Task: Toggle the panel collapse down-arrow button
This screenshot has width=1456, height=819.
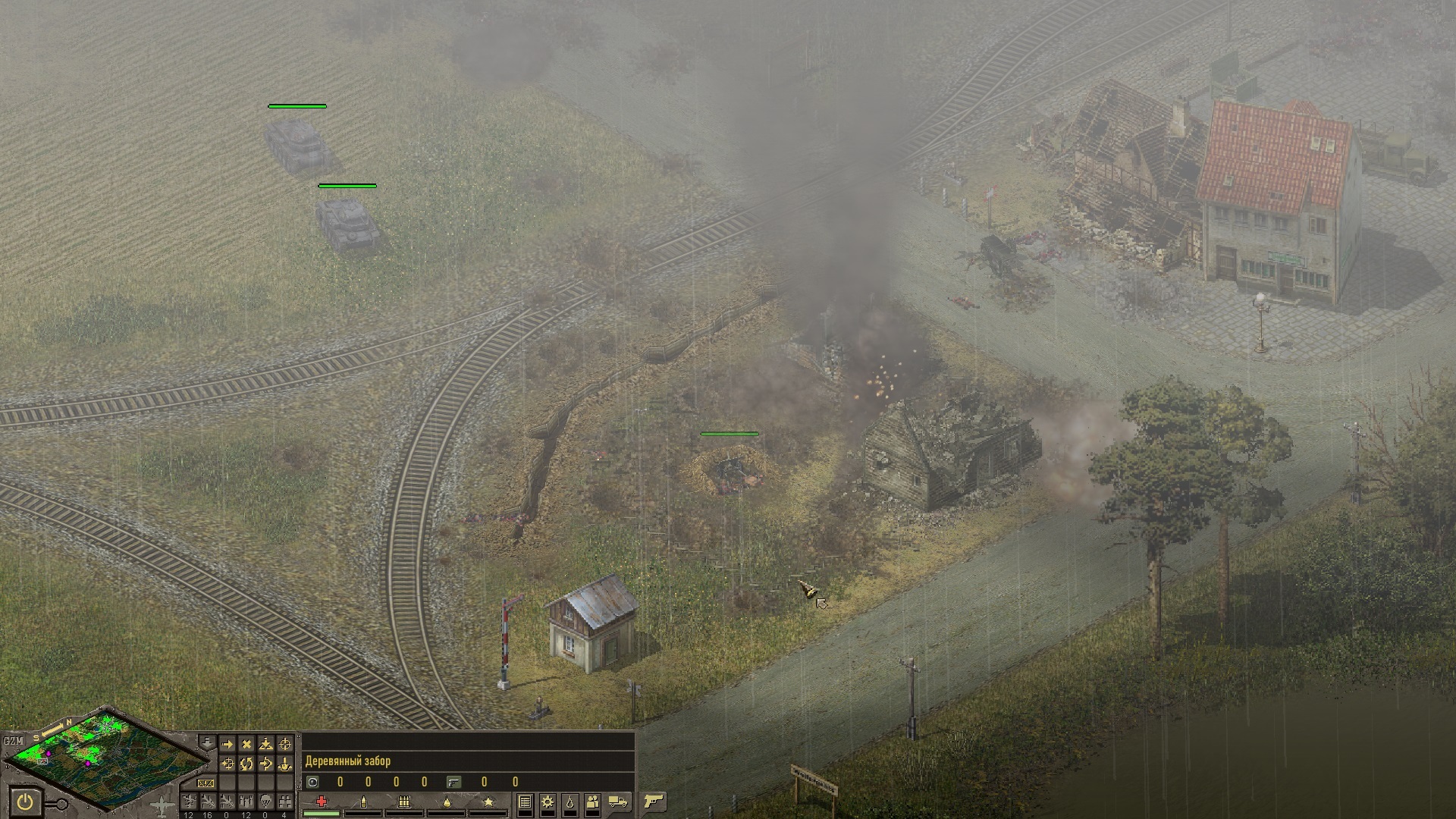Action: [206, 741]
